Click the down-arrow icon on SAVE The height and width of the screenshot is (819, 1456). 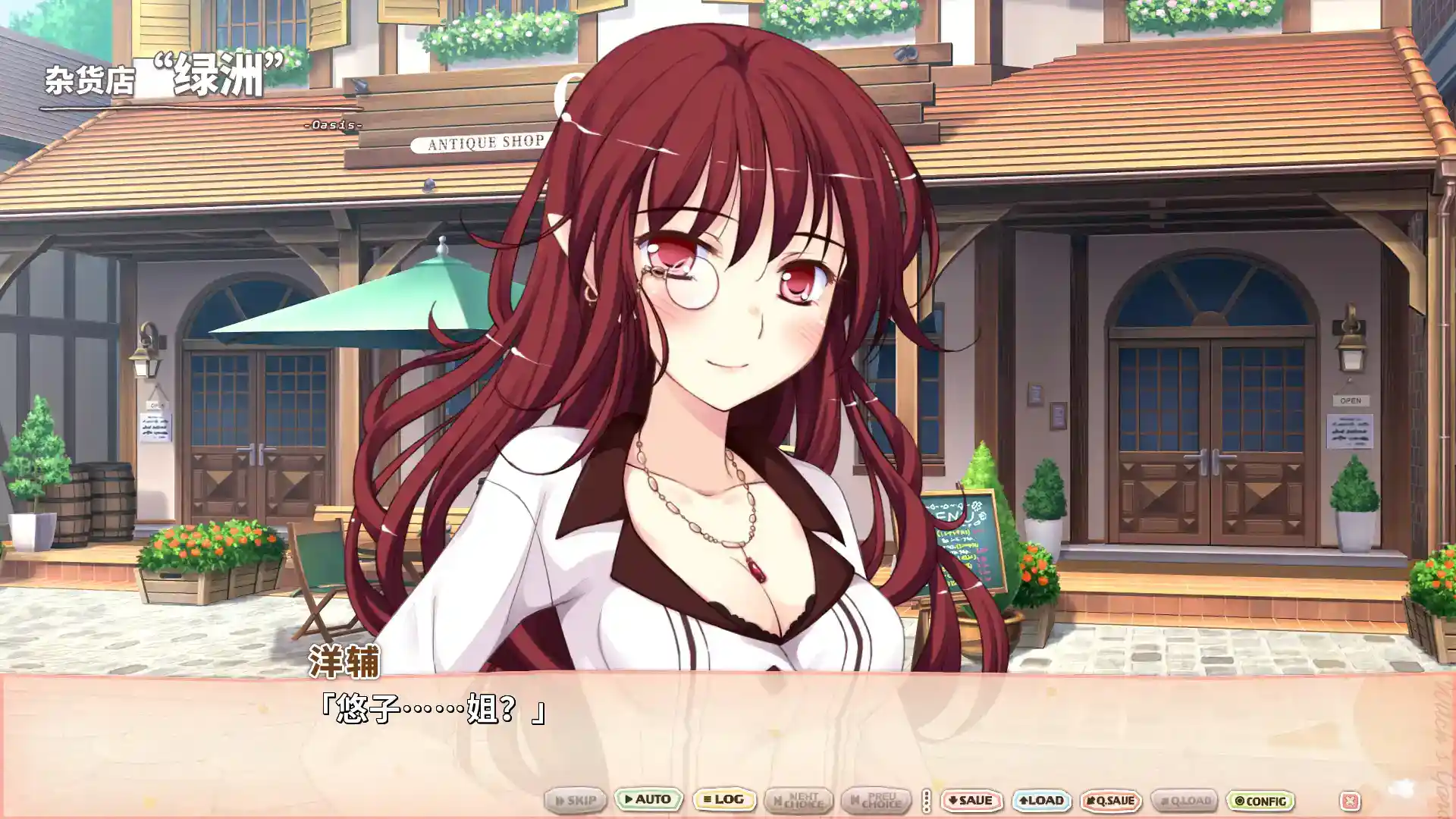tap(952, 799)
